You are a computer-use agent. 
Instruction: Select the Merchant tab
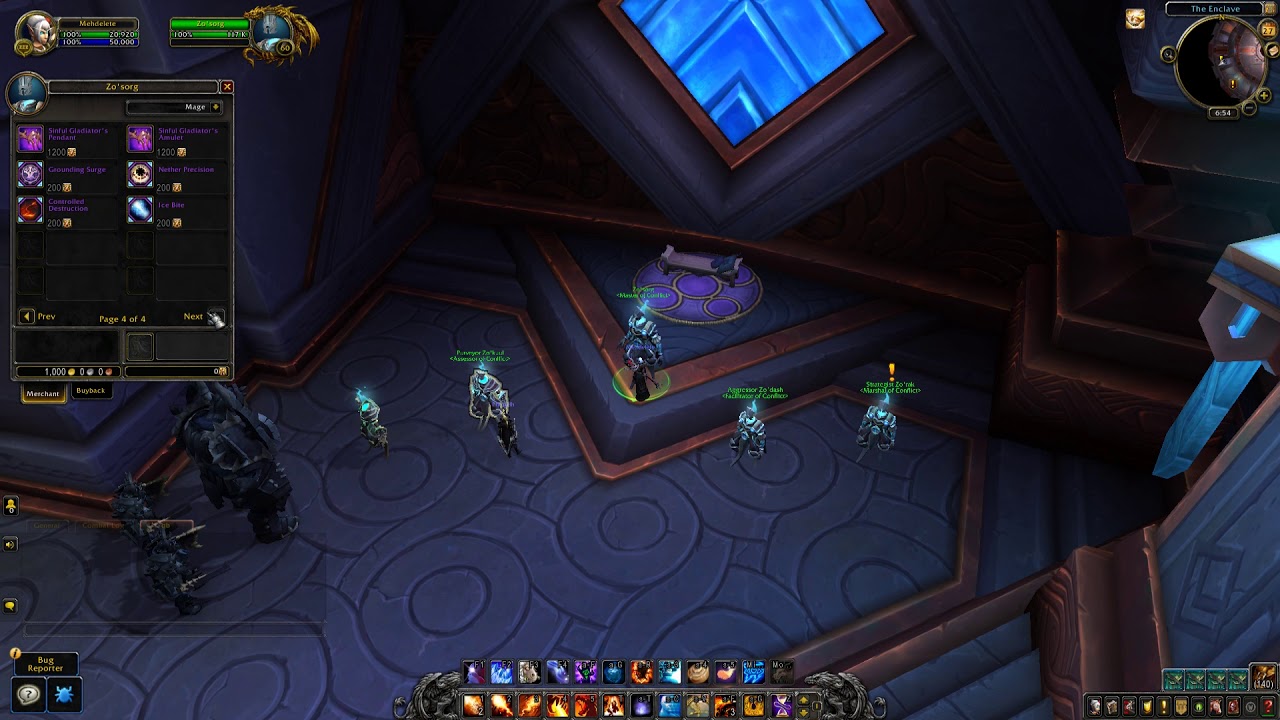click(43, 393)
